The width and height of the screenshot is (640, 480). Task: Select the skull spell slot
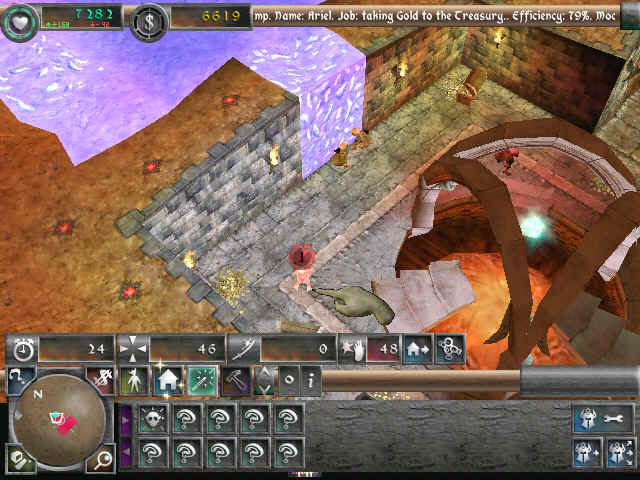tap(153, 418)
